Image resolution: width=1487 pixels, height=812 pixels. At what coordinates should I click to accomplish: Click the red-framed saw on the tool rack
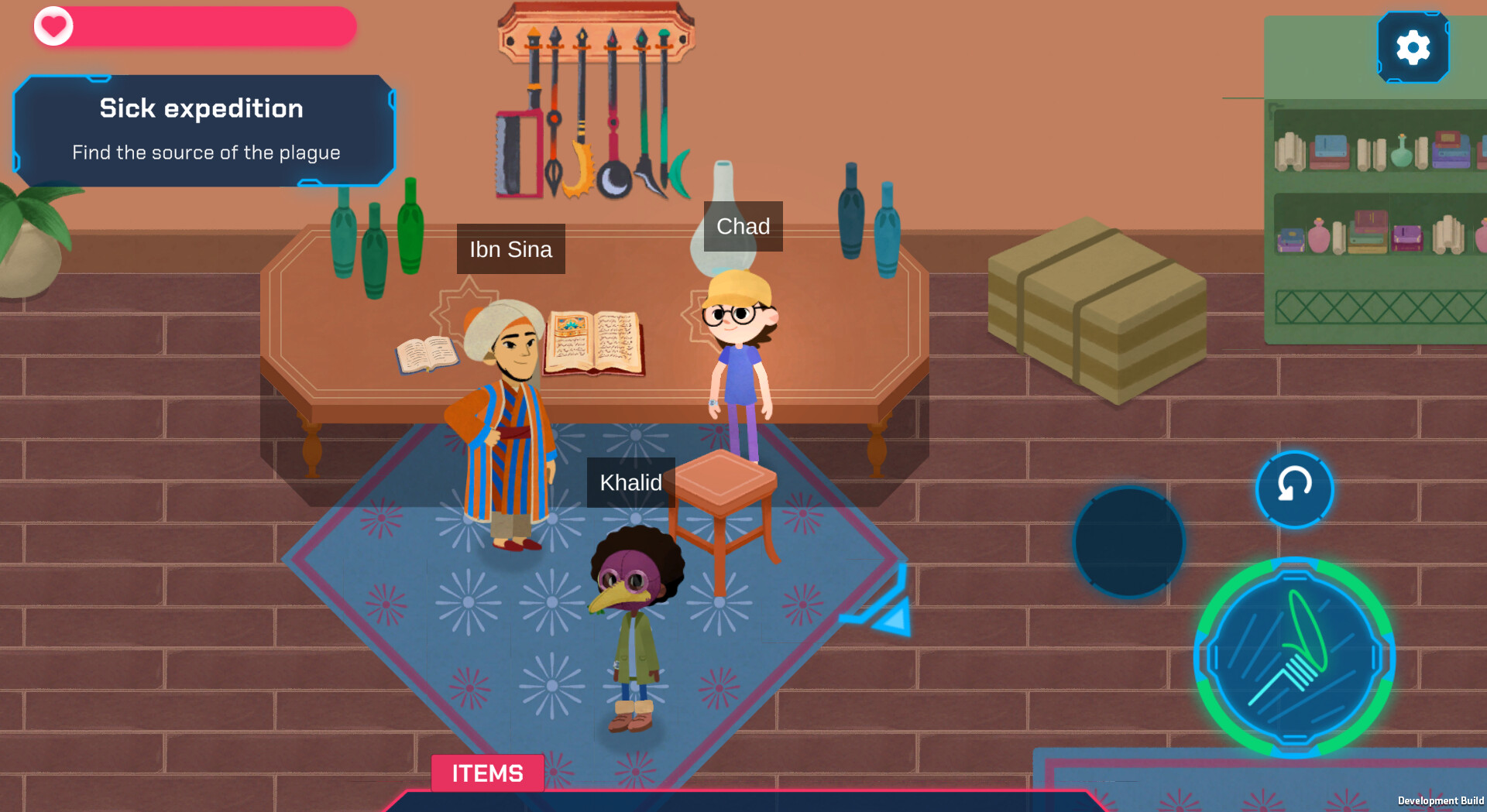click(x=517, y=153)
